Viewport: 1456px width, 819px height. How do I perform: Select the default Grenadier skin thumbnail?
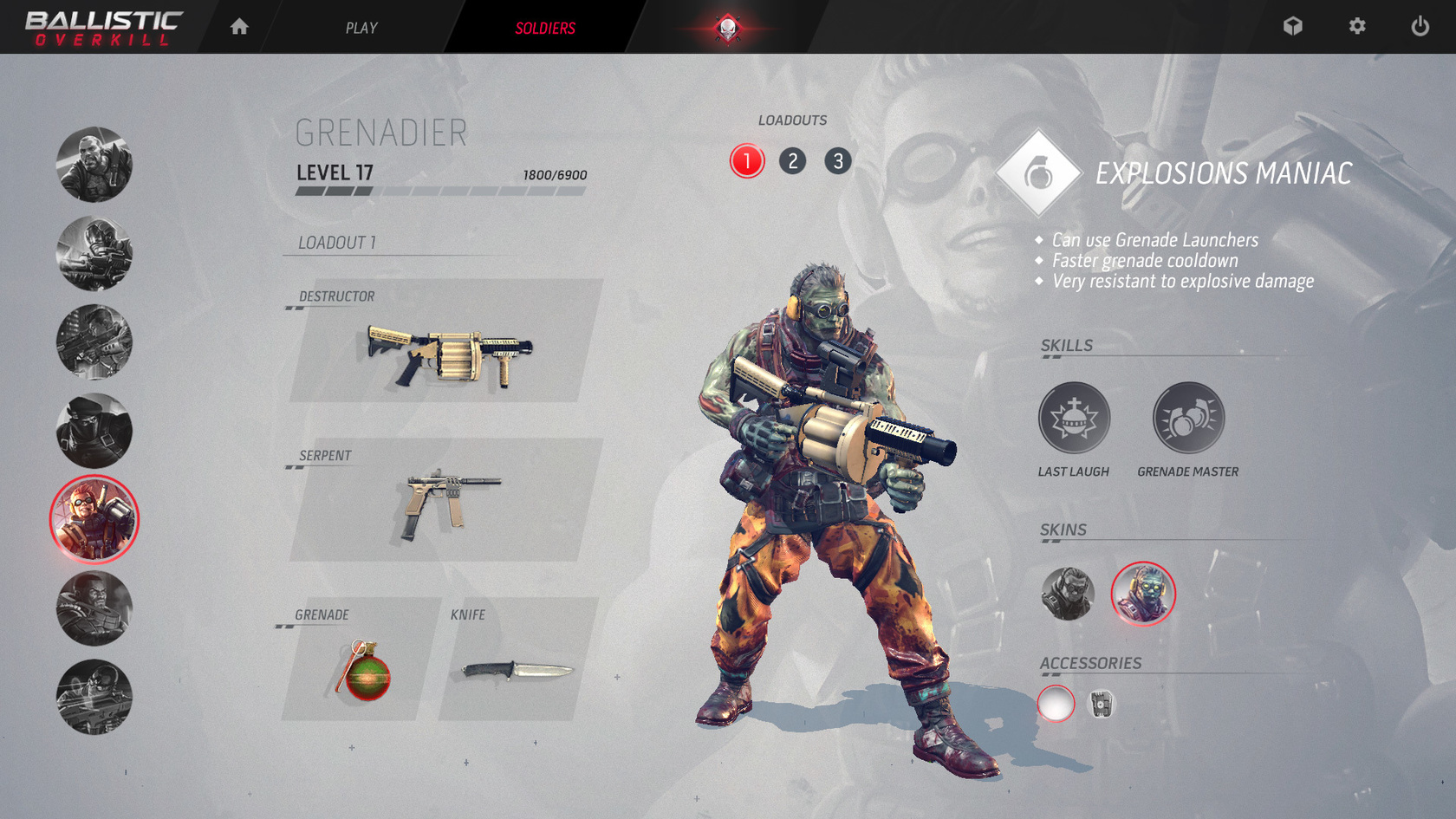tap(1068, 593)
